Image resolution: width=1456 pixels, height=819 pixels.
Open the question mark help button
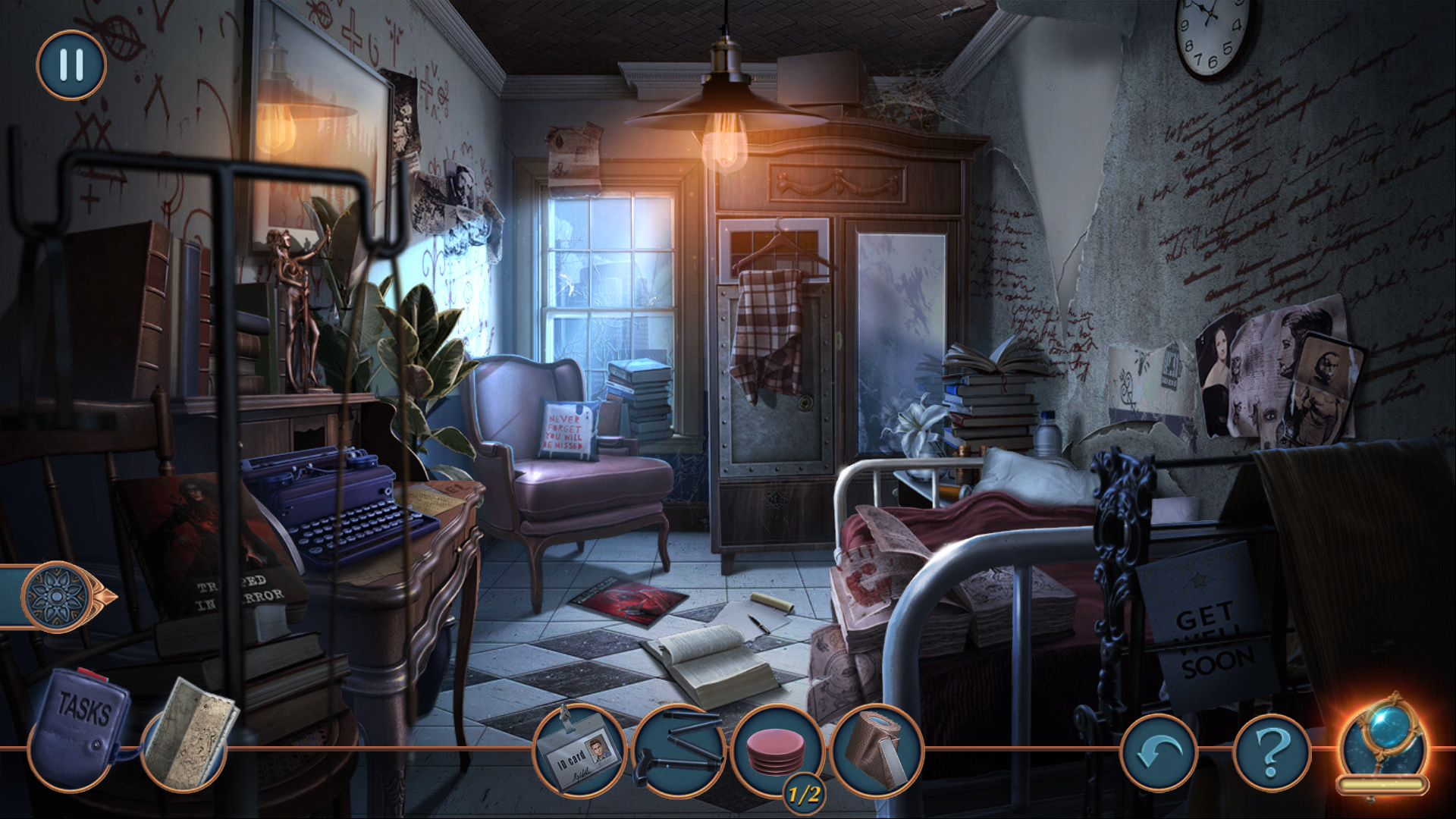(x=1272, y=752)
